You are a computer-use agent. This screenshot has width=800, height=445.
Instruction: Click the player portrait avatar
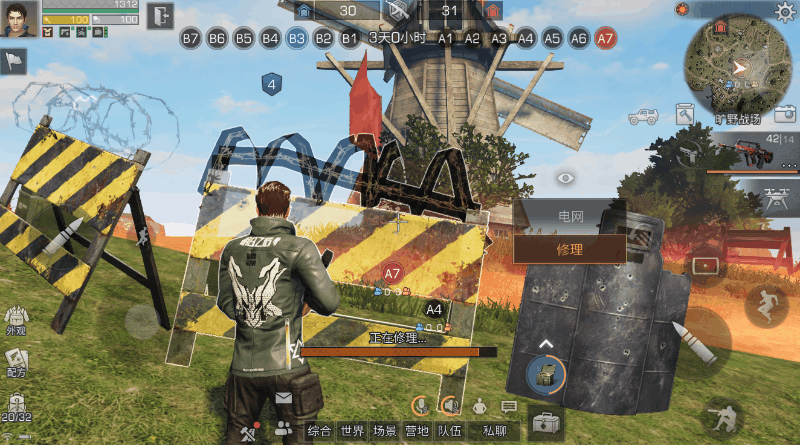19,17
